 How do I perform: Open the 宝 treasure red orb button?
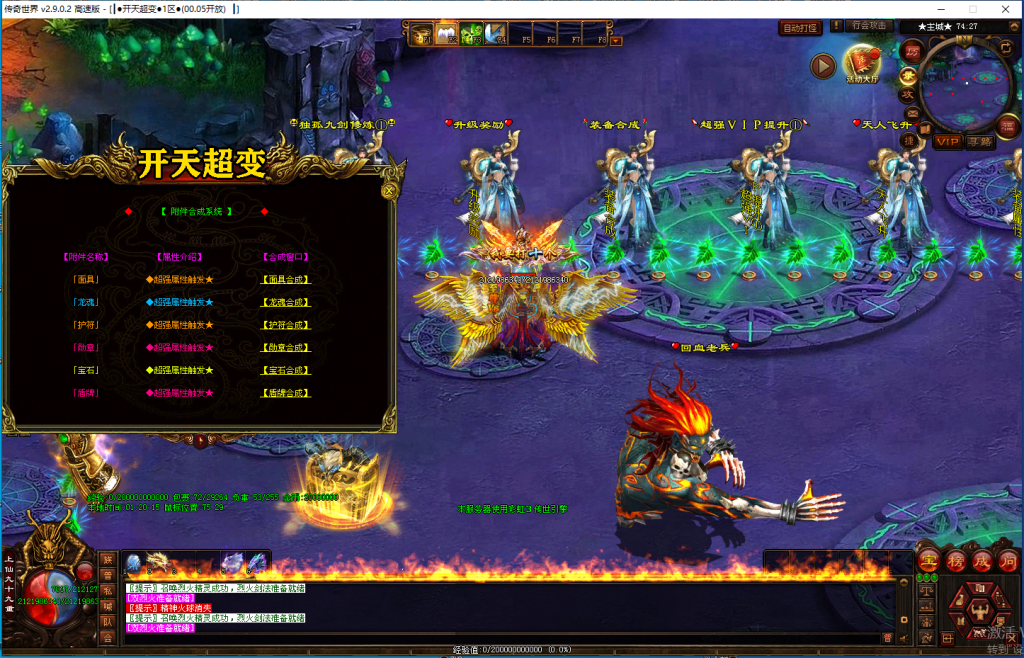point(928,560)
